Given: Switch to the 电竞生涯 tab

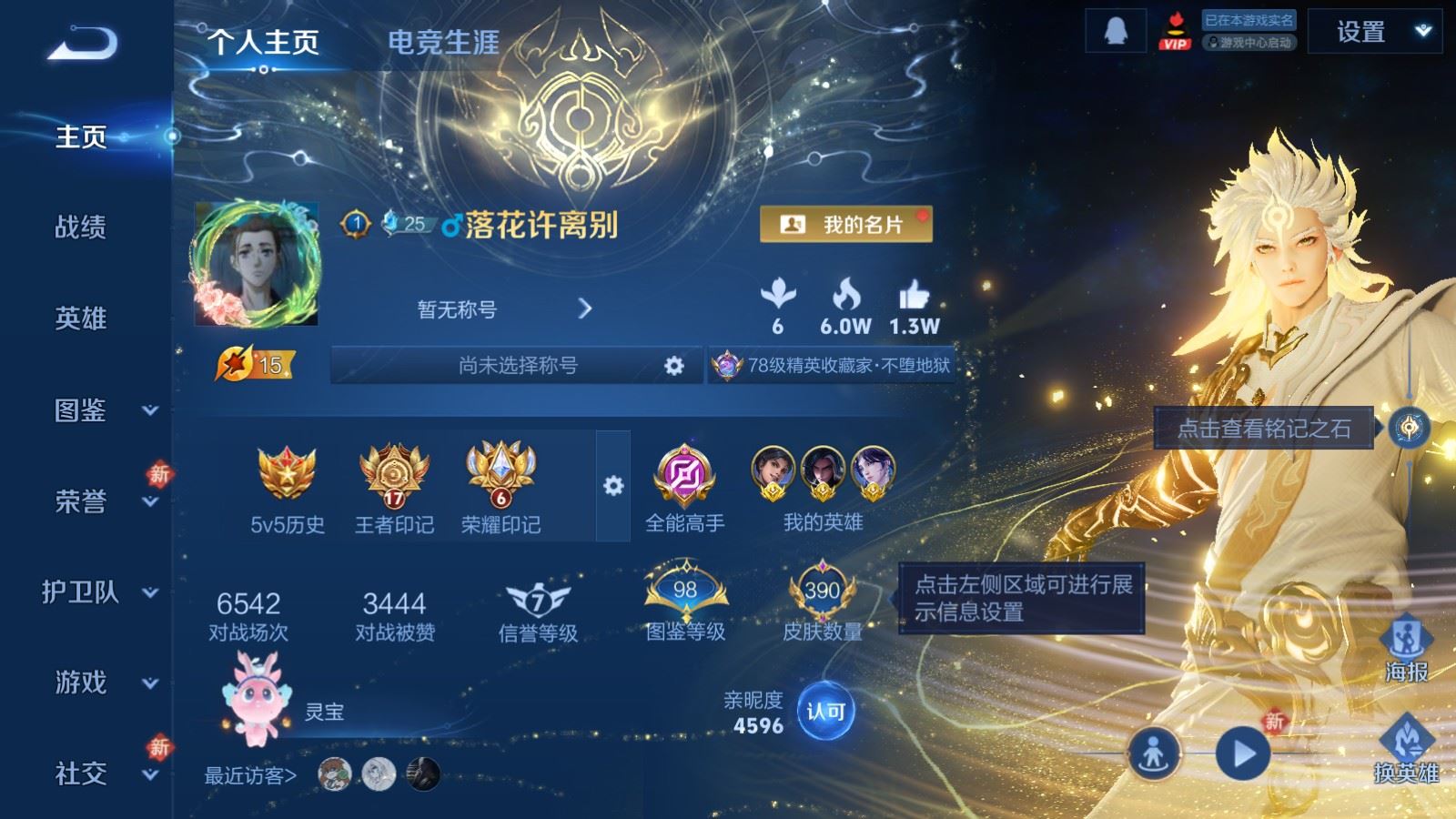Looking at the screenshot, I should pos(444,41).
